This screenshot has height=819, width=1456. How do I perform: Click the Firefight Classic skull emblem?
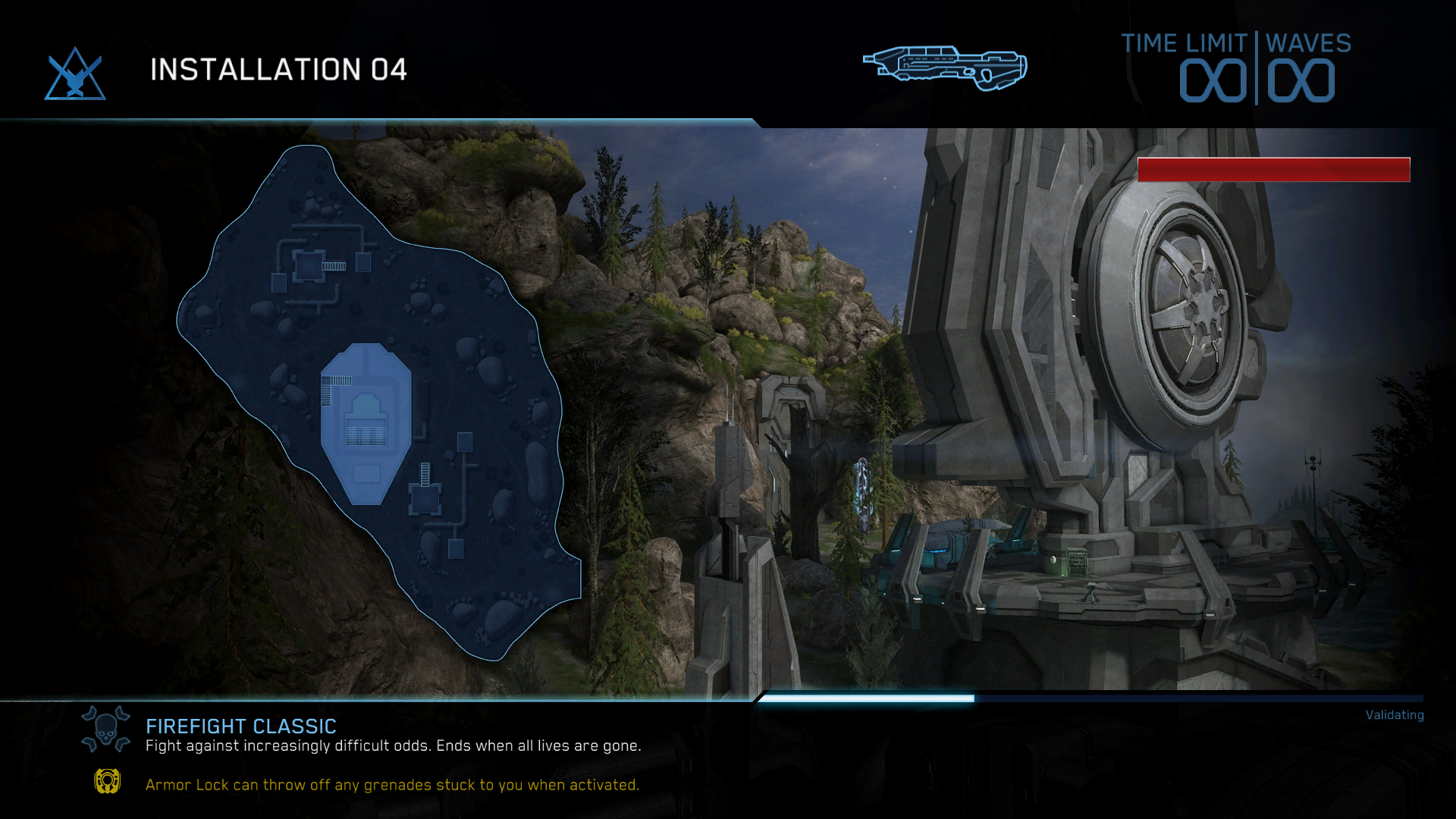pos(105,729)
